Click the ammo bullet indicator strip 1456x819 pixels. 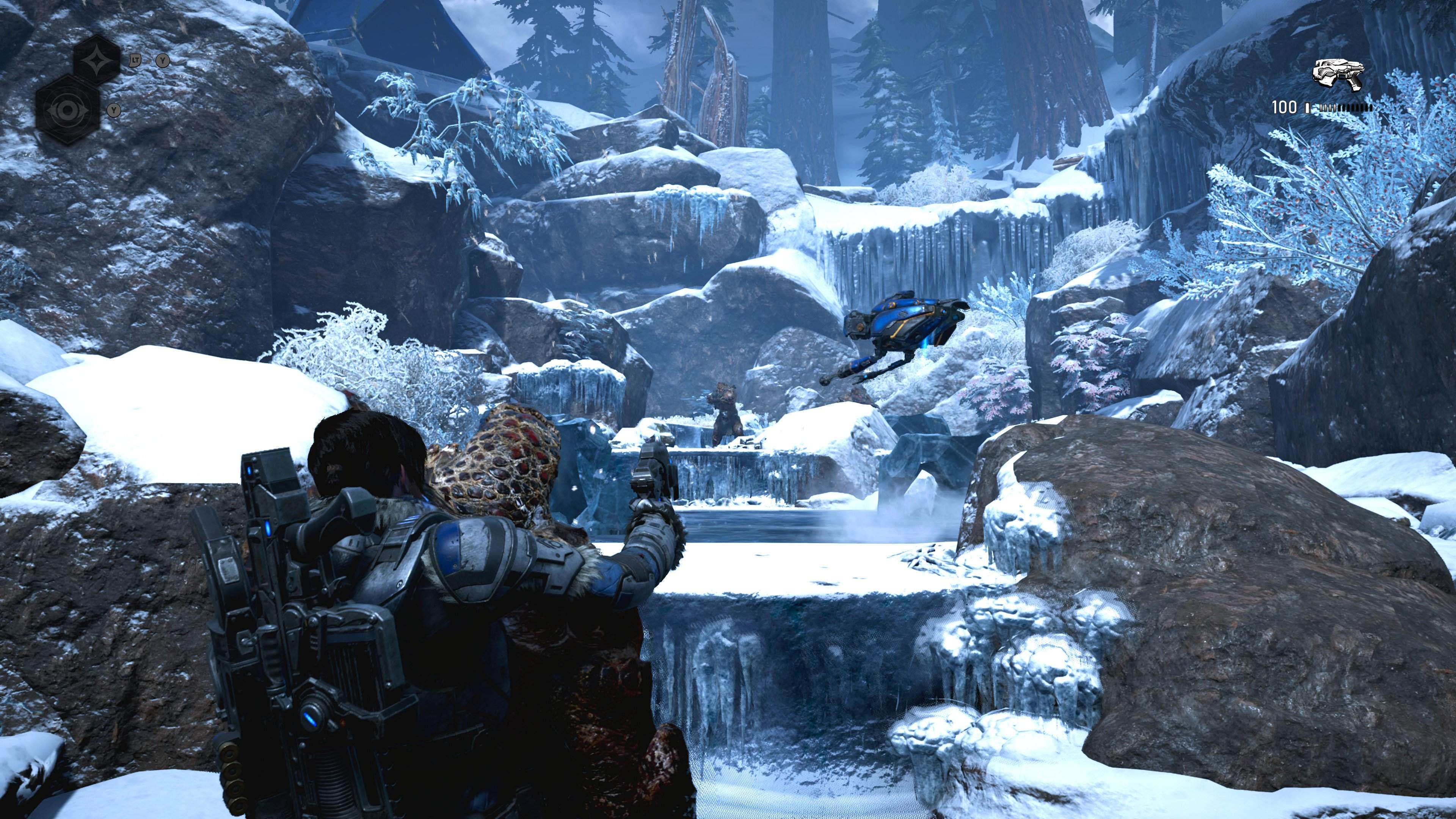pyautogui.click(x=1346, y=108)
